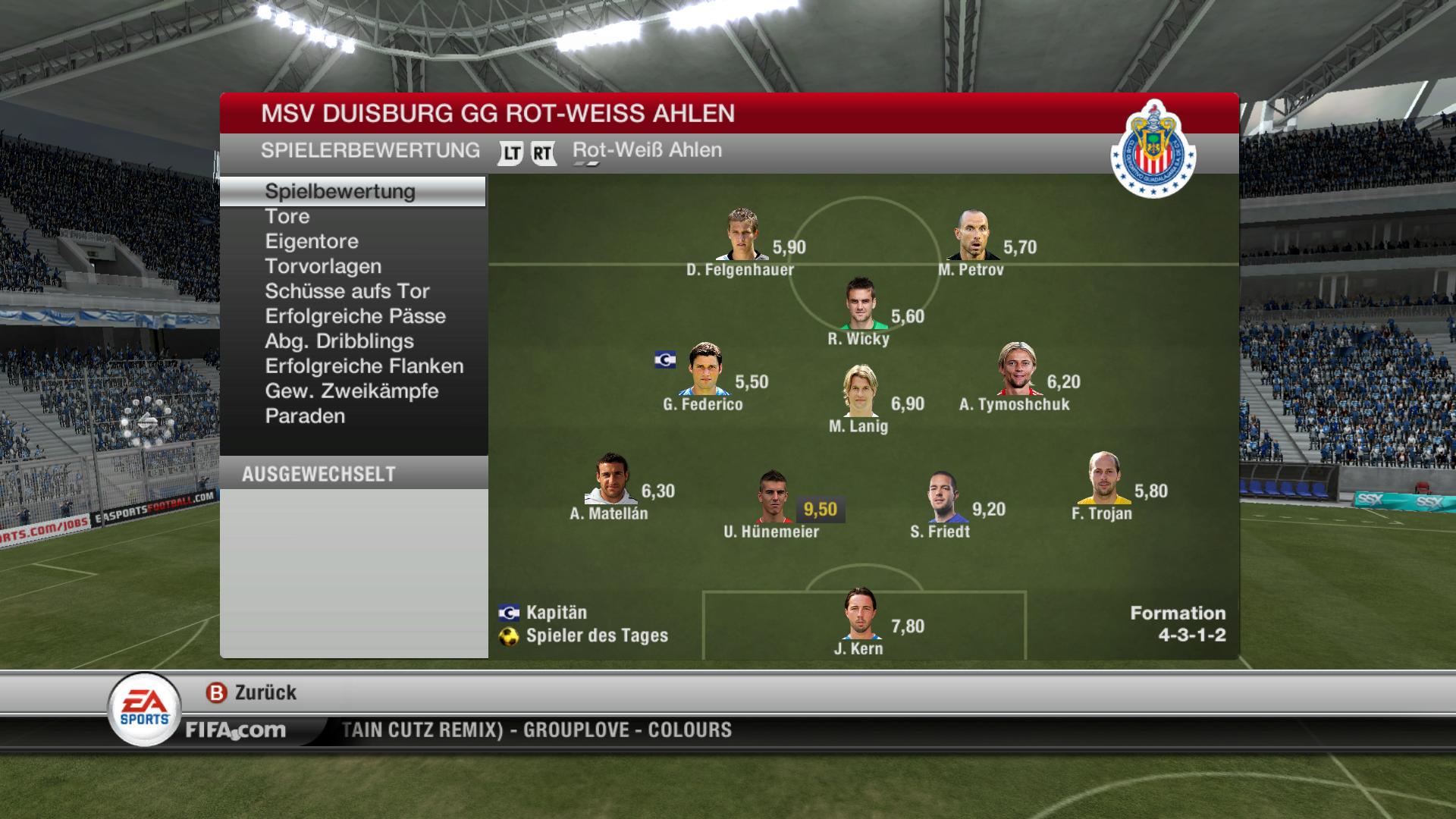1456x819 pixels.
Task: Open the Paraden category
Action: [305, 417]
